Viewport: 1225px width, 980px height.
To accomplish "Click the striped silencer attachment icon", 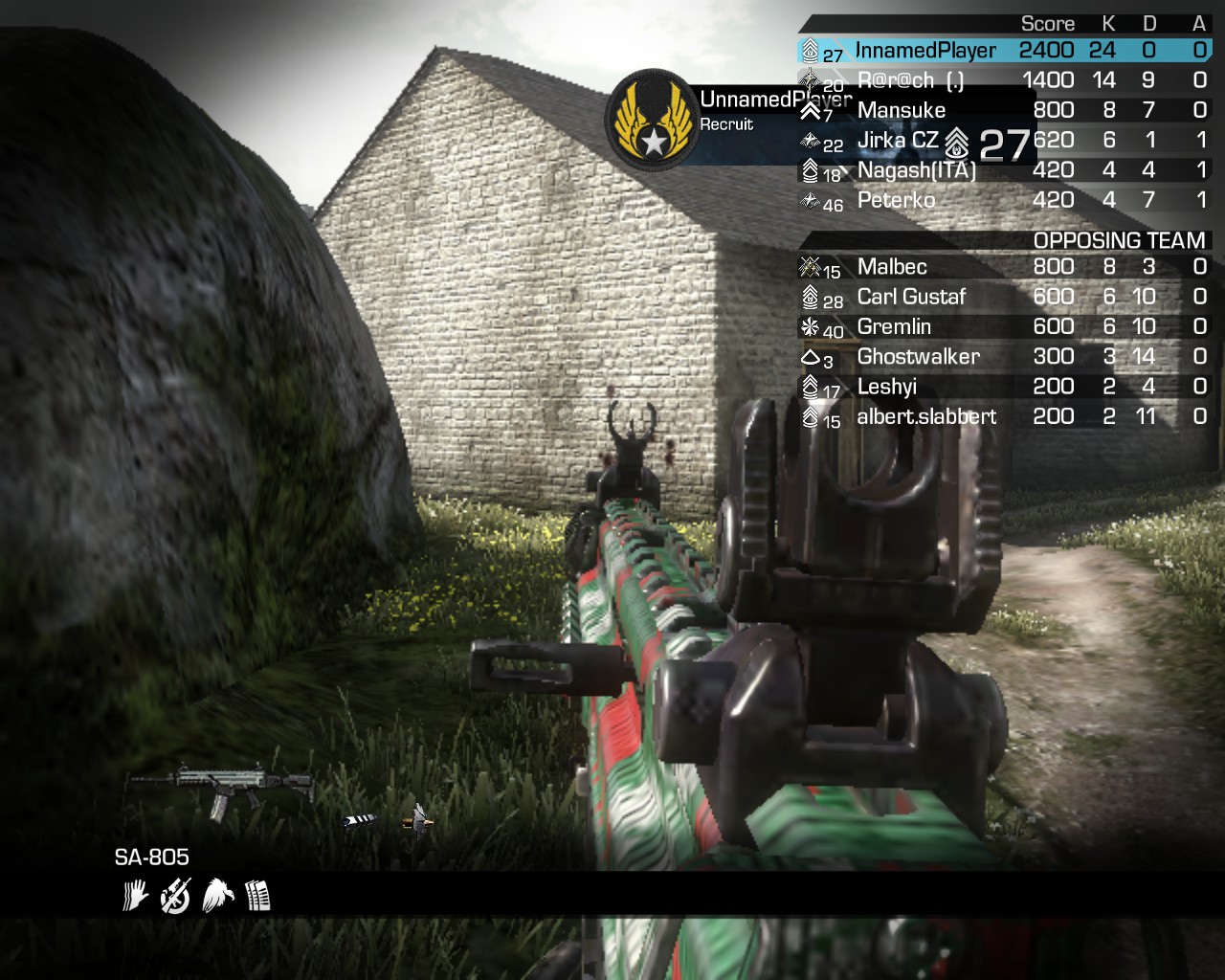I will click(x=359, y=820).
